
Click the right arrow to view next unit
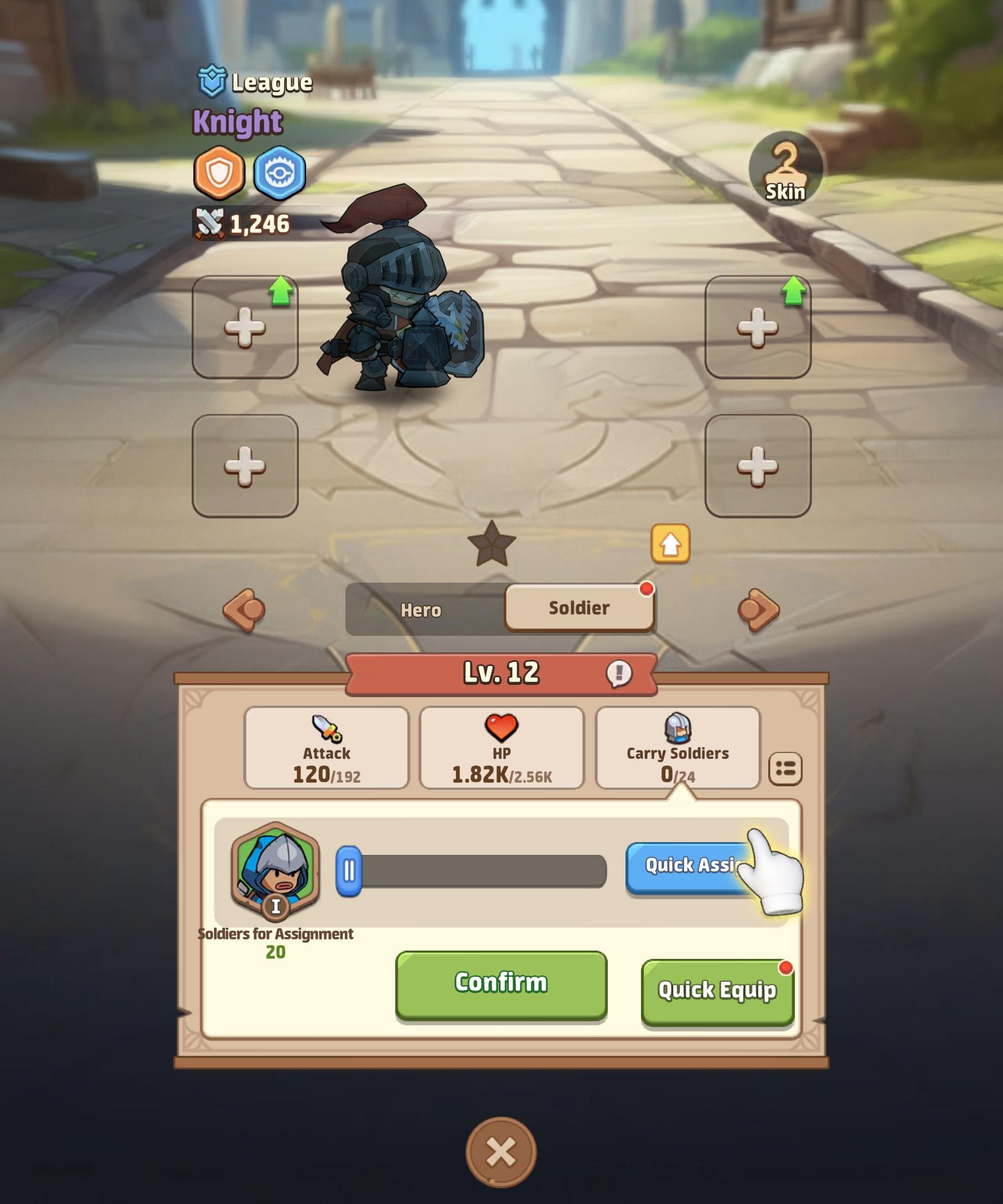point(757,609)
